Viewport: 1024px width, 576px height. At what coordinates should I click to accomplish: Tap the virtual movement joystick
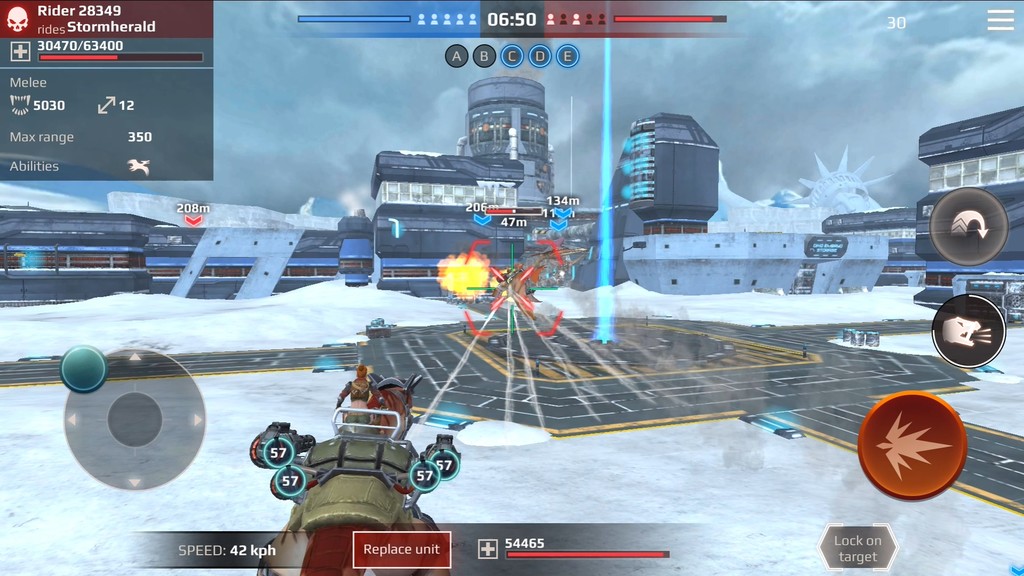(135, 419)
